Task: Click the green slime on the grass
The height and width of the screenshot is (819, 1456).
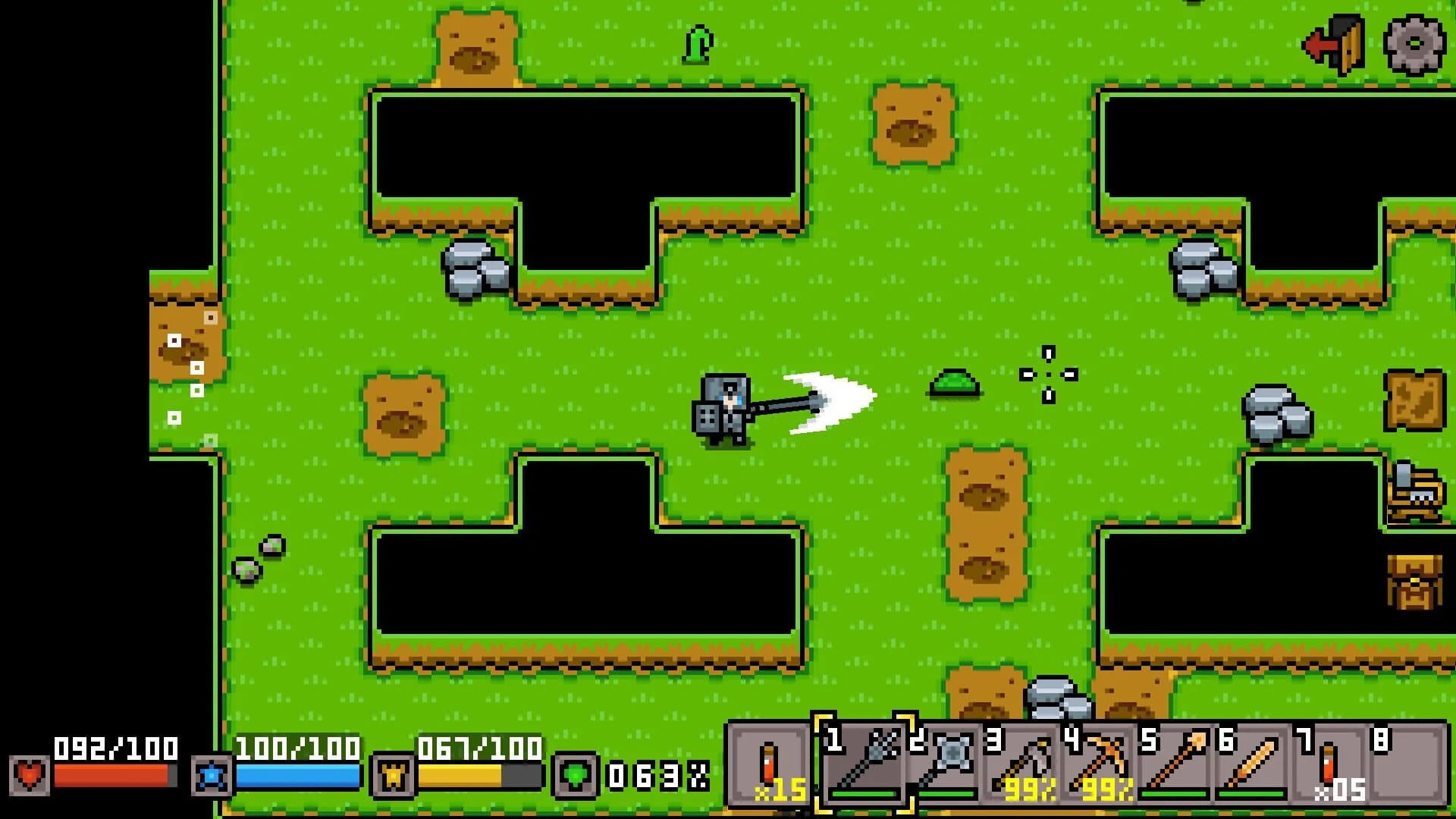Action: 955,385
